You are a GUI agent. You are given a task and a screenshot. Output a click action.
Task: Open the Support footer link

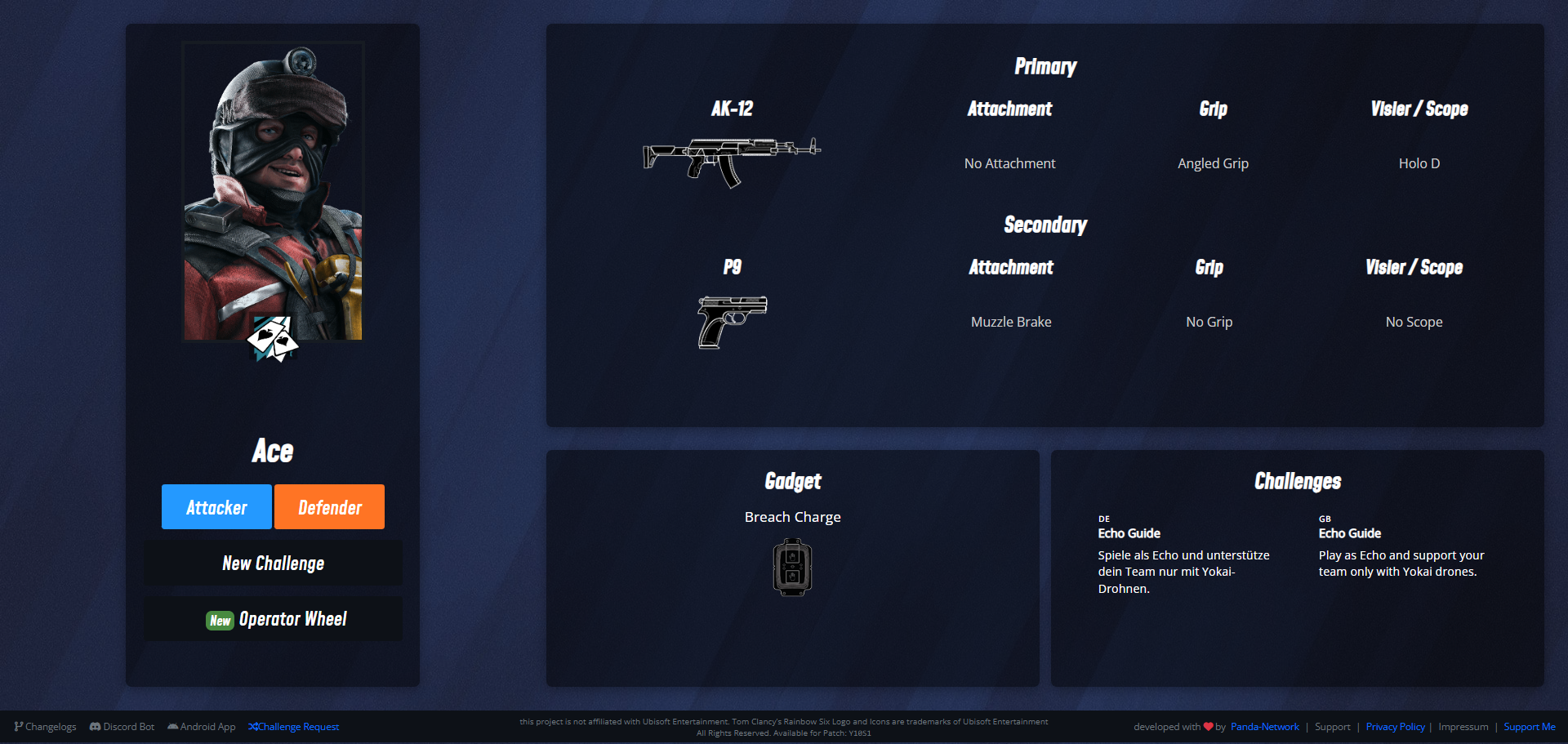click(x=1332, y=727)
